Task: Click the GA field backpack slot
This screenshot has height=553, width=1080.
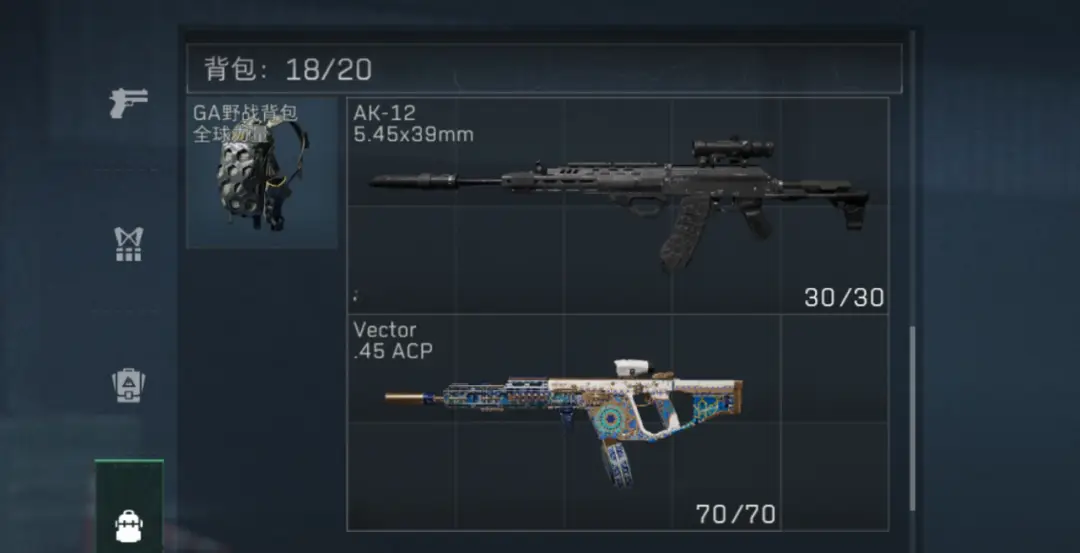Action: 262,172
